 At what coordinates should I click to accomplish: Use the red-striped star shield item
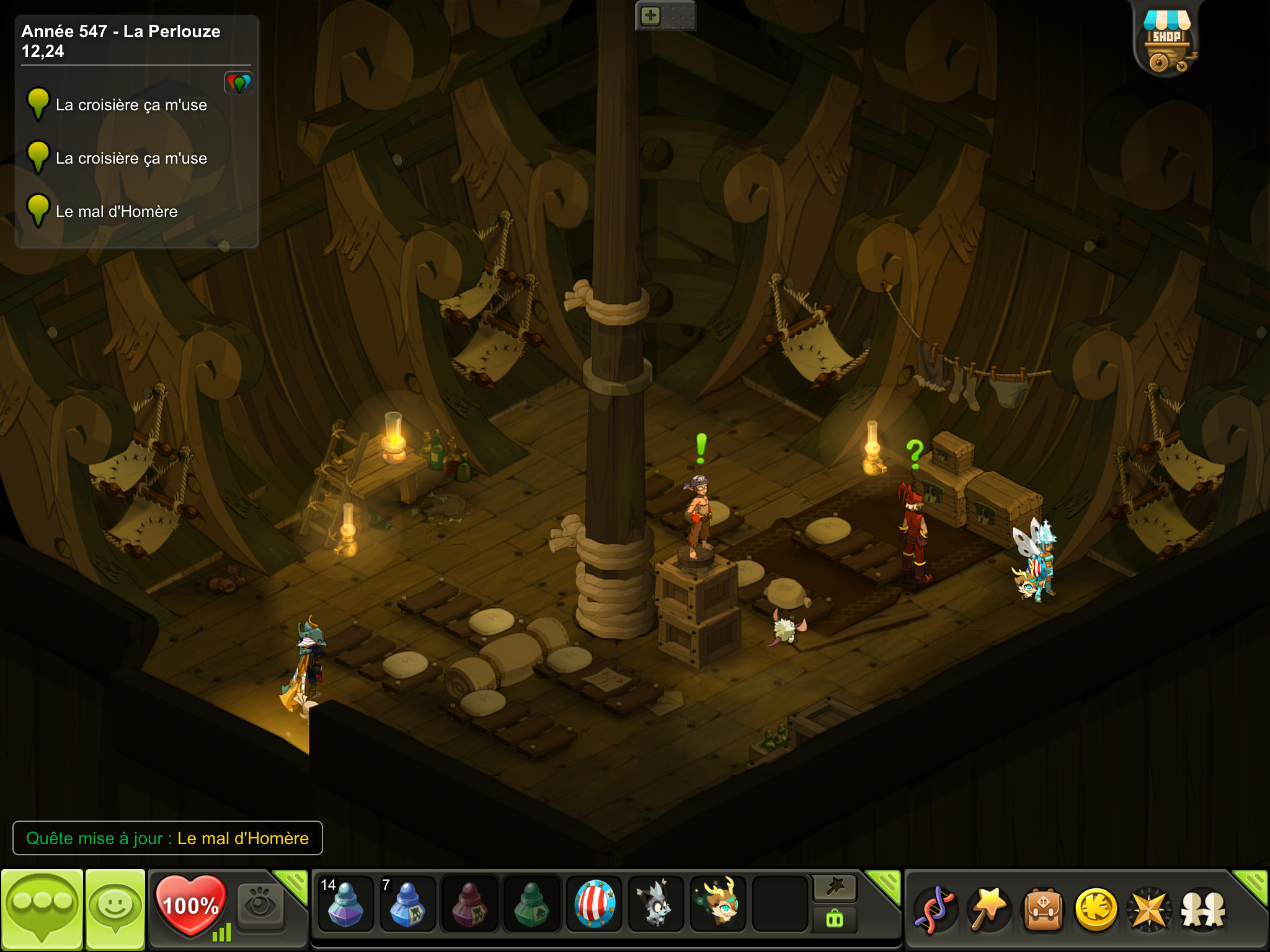pos(594,904)
